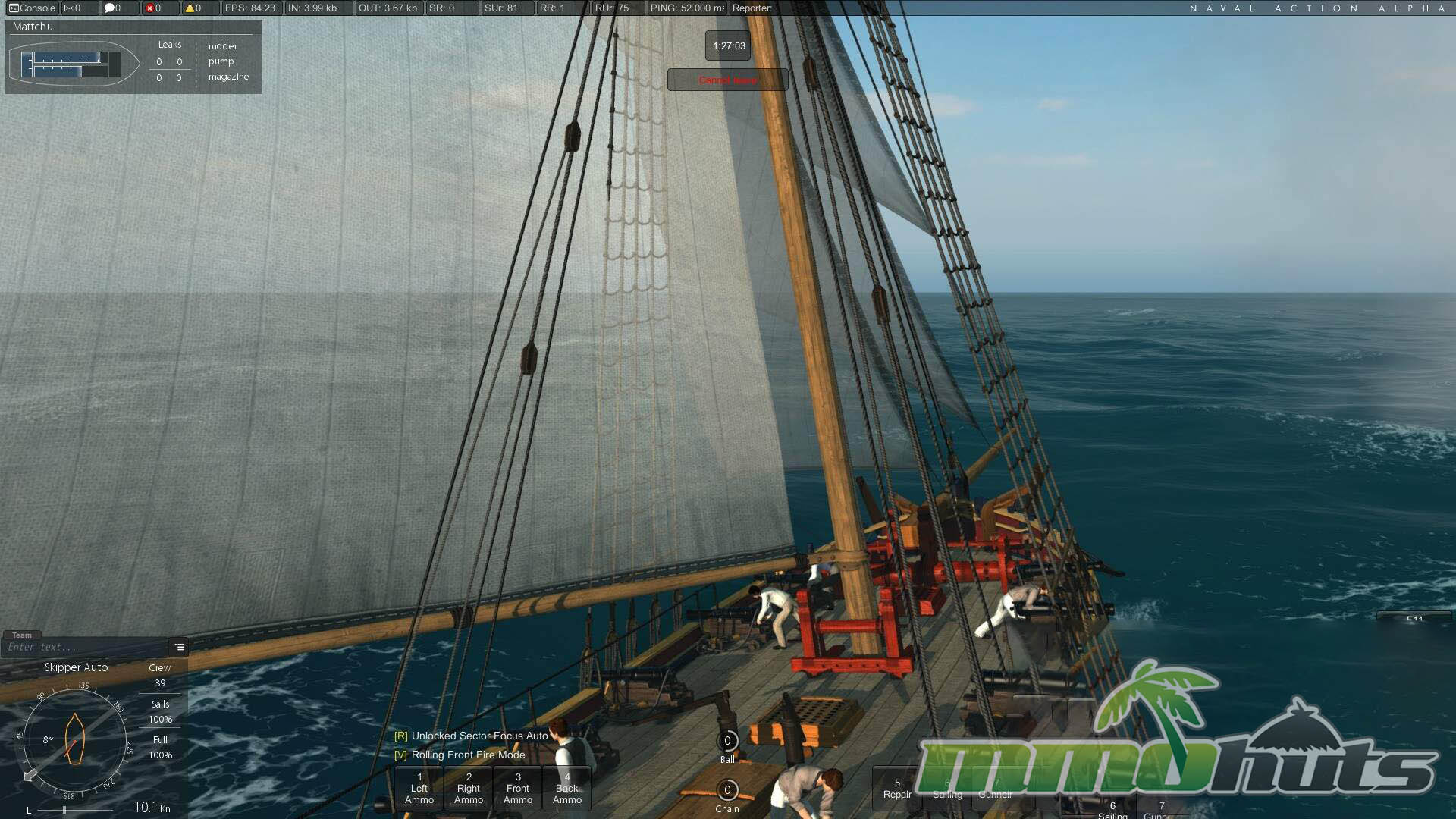Image resolution: width=1456 pixels, height=819 pixels.
Task: Select Right Ammo slot
Action: click(x=469, y=789)
